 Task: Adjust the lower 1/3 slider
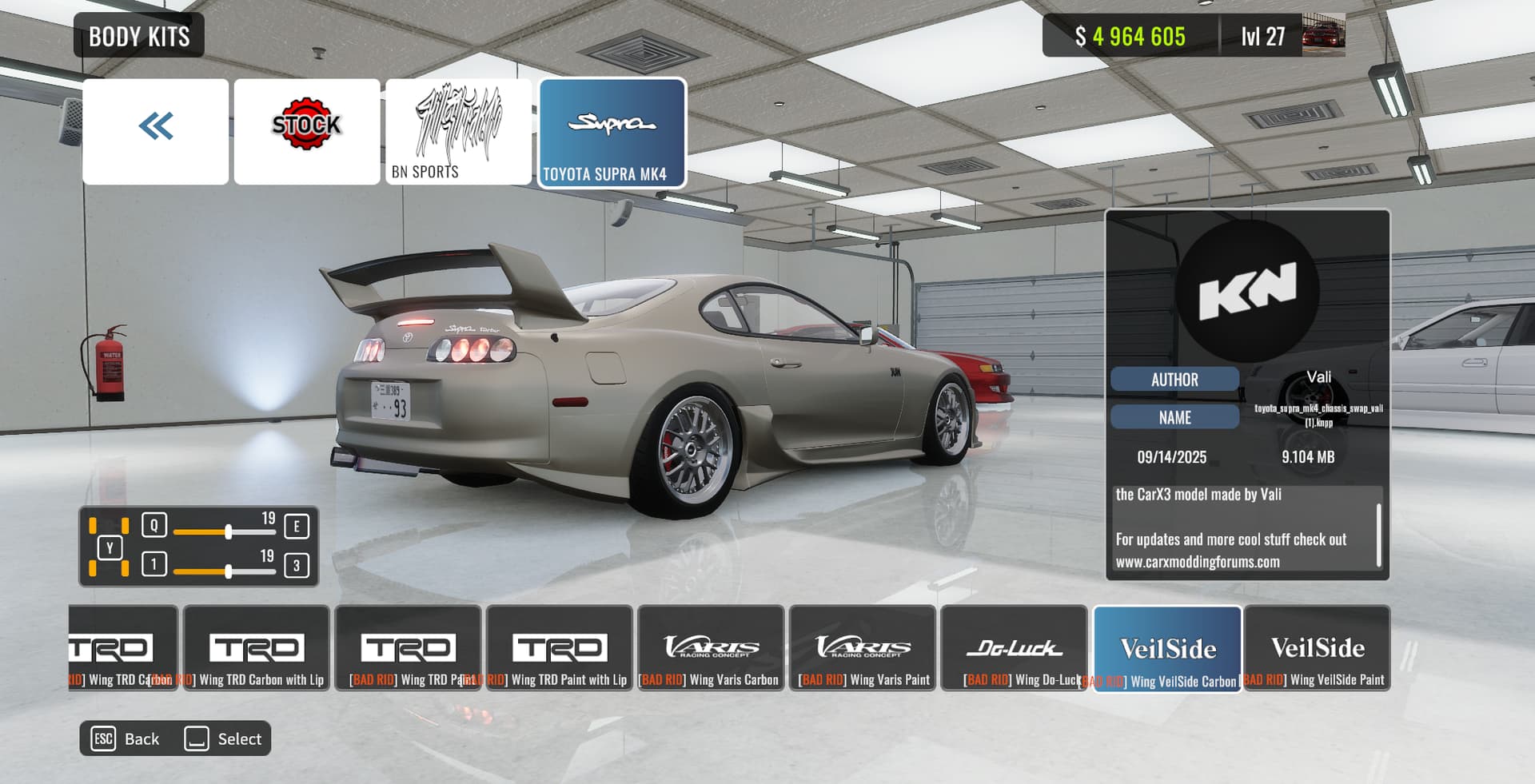[229, 571]
